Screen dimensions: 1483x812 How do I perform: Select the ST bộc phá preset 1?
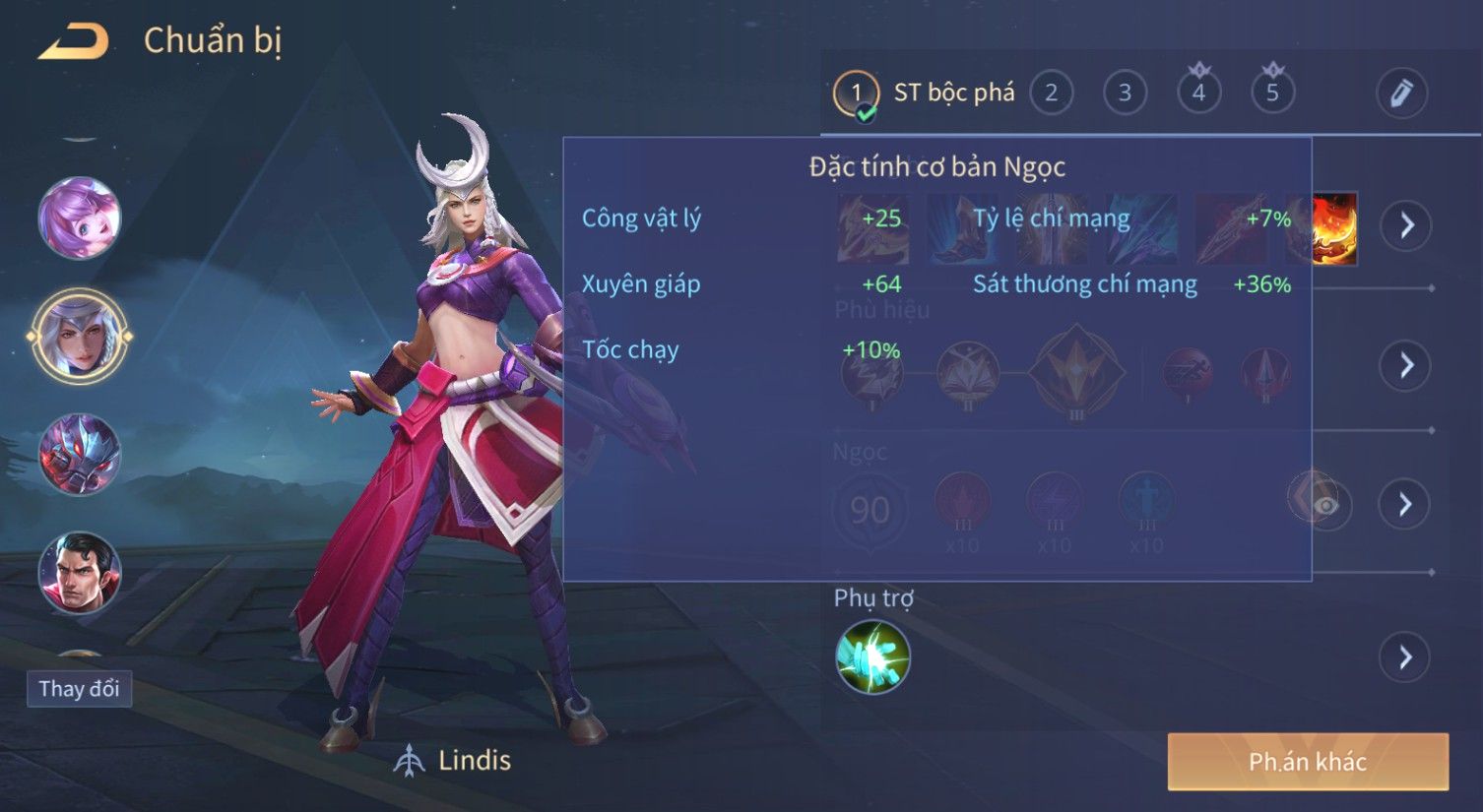click(856, 94)
